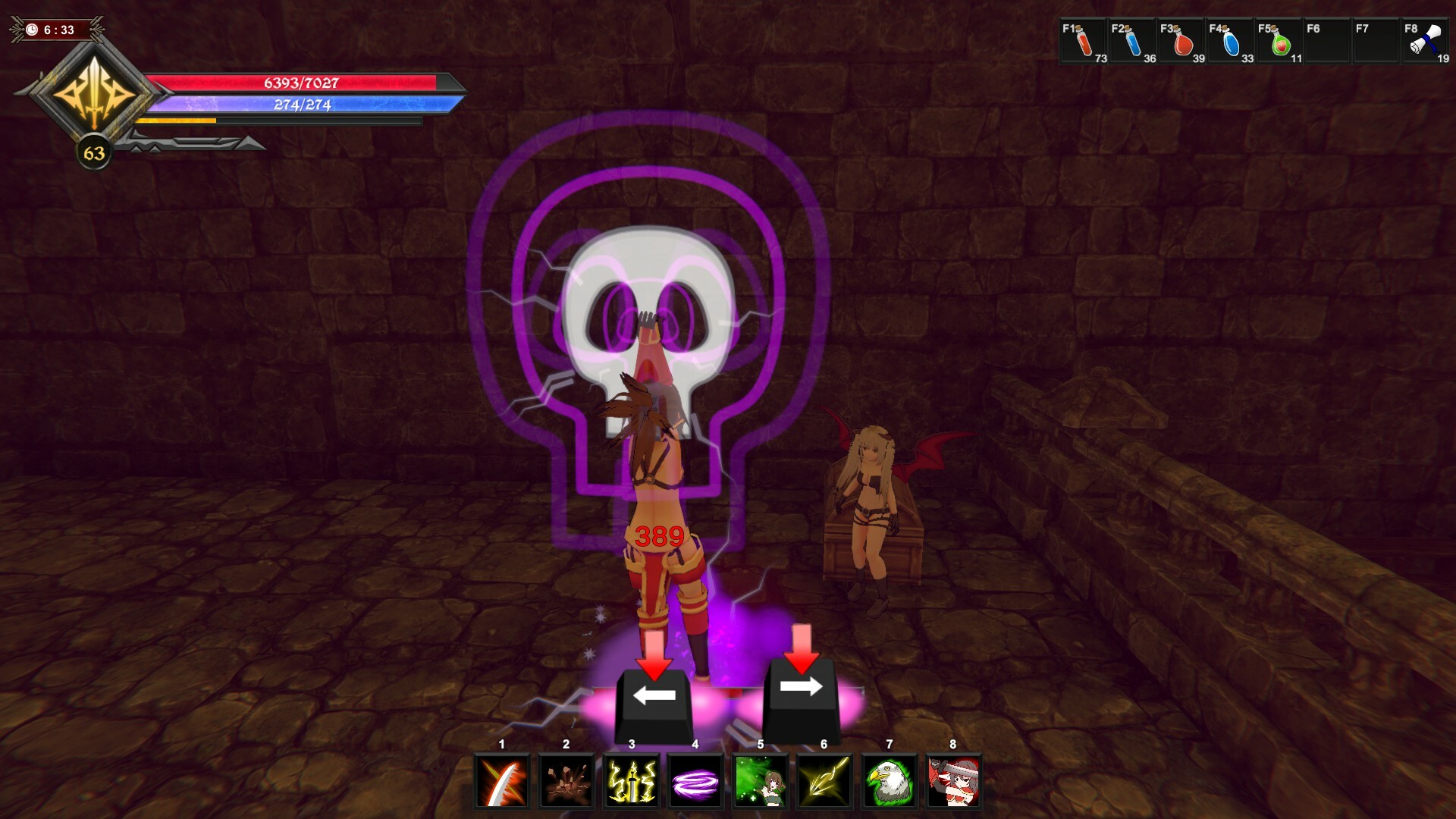Use the lightning sword skill in slot 3
Screen dimensions: 1456x819
[630, 783]
